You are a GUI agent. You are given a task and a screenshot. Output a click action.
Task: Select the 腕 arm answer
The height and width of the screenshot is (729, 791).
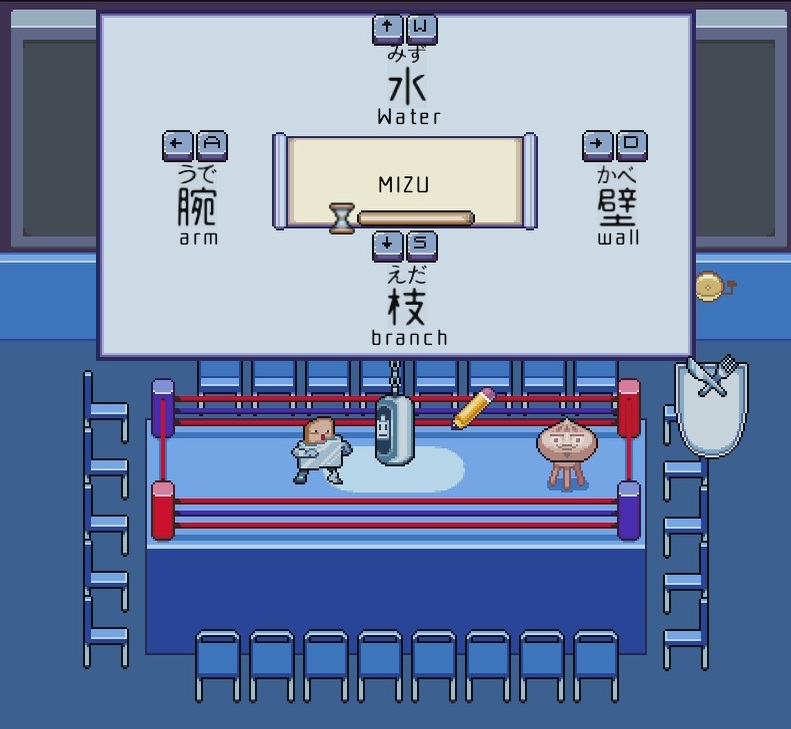(x=197, y=206)
